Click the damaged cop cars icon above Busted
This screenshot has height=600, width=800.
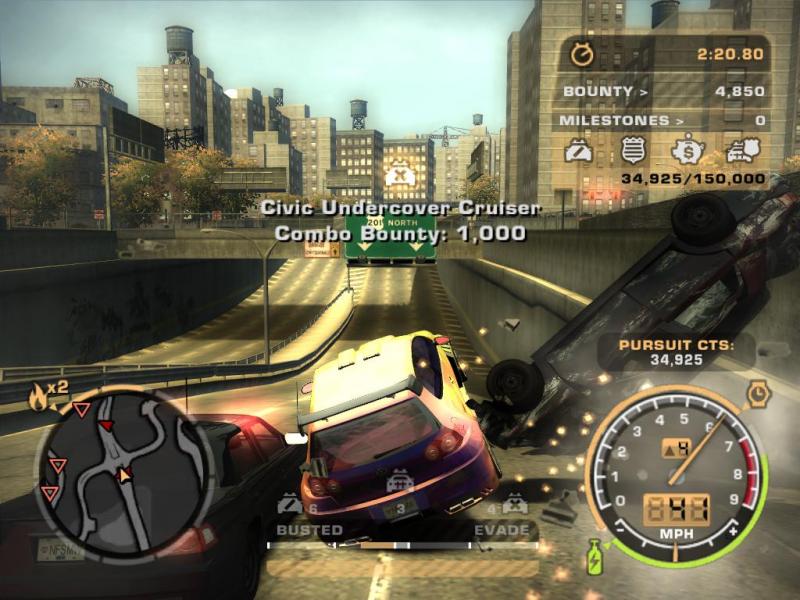tap(290, 504)
